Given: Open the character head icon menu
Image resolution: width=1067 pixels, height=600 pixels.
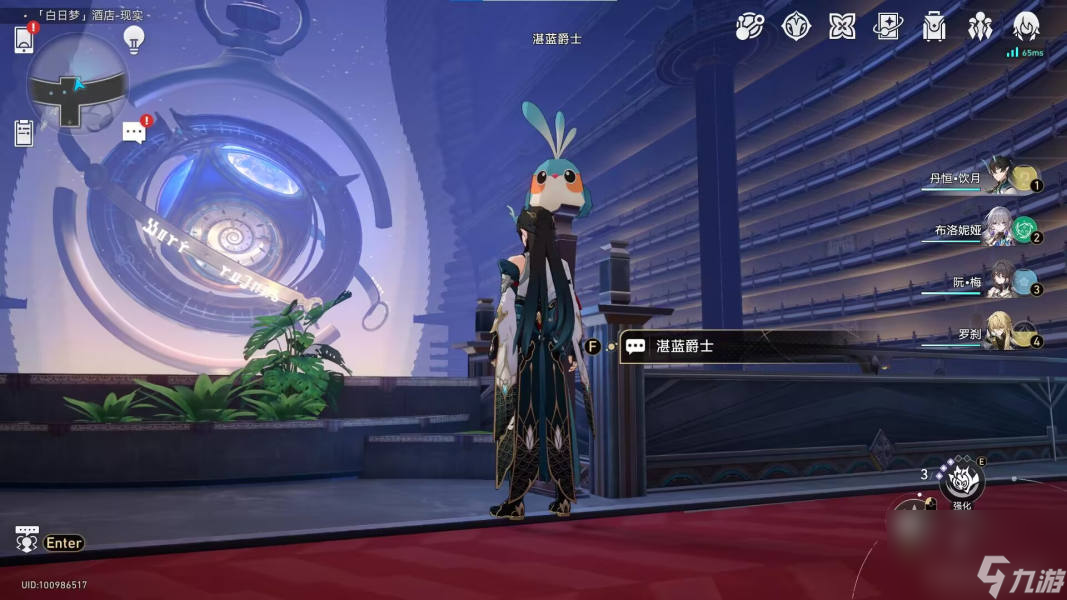Looking at the screenshot, I should click(1026, 27).
